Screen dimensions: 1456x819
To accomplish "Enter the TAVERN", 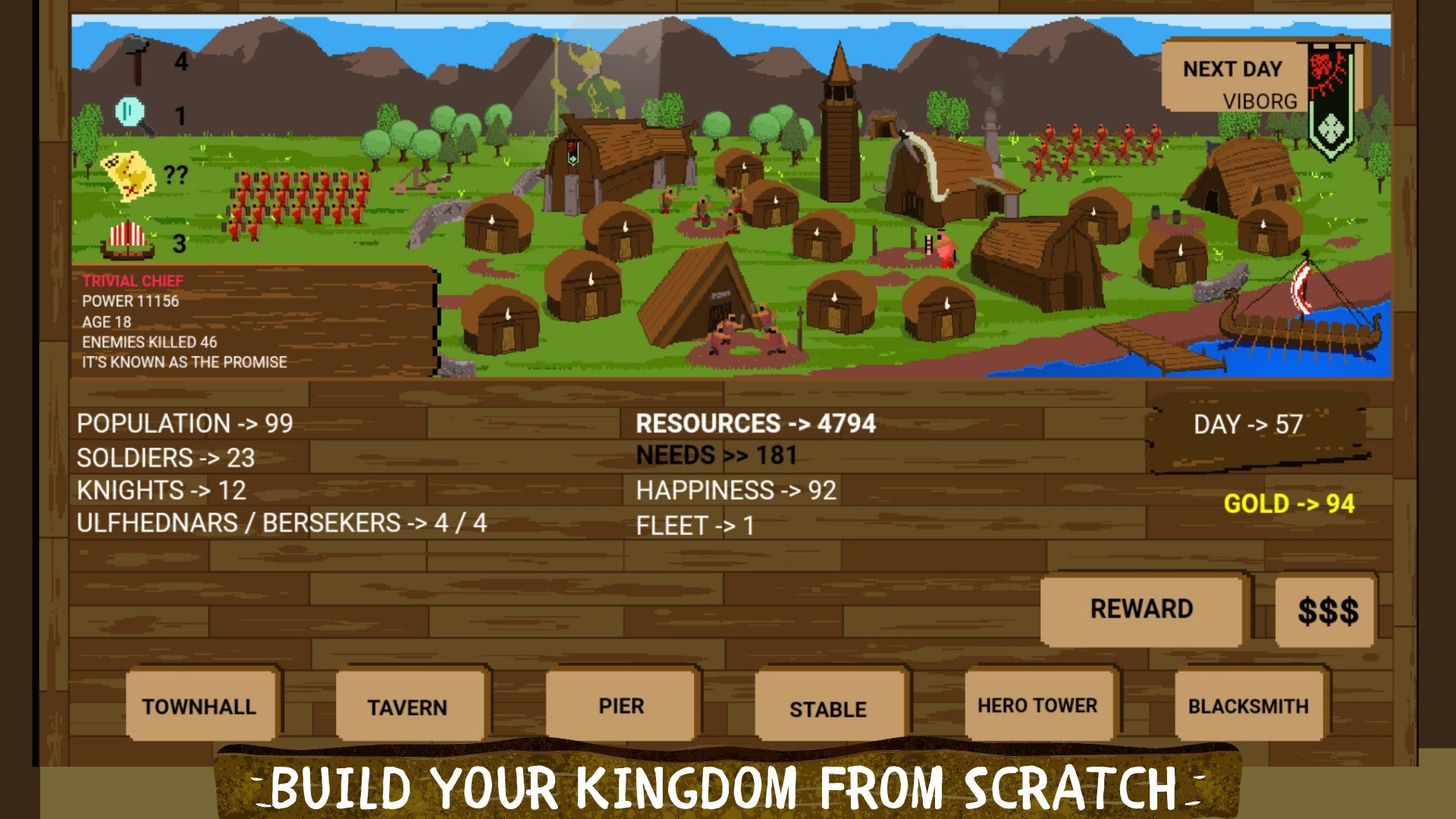I will coord(409,707).
